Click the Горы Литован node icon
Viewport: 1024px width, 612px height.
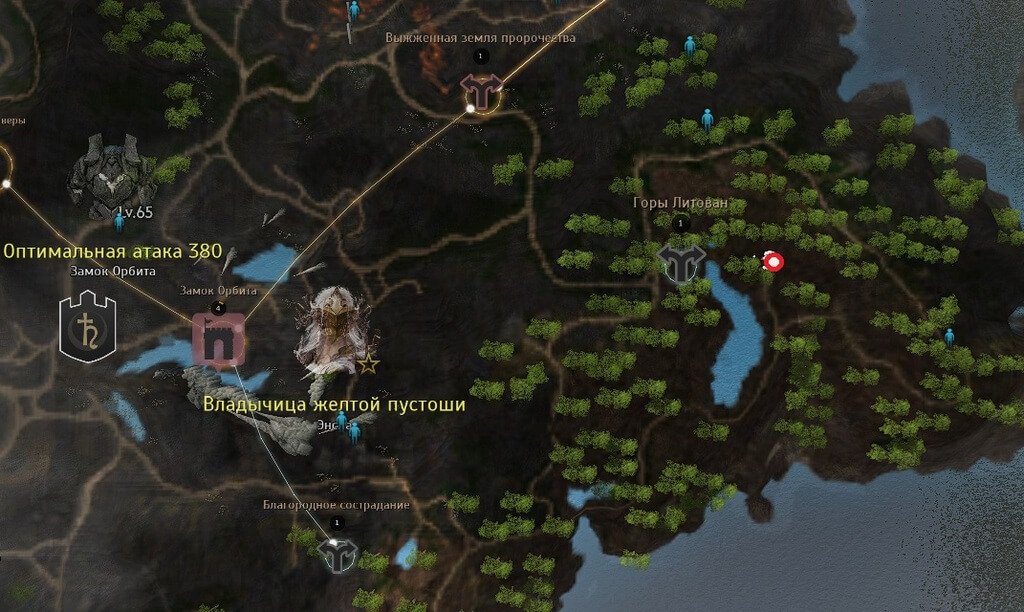[x=681, y=261]
